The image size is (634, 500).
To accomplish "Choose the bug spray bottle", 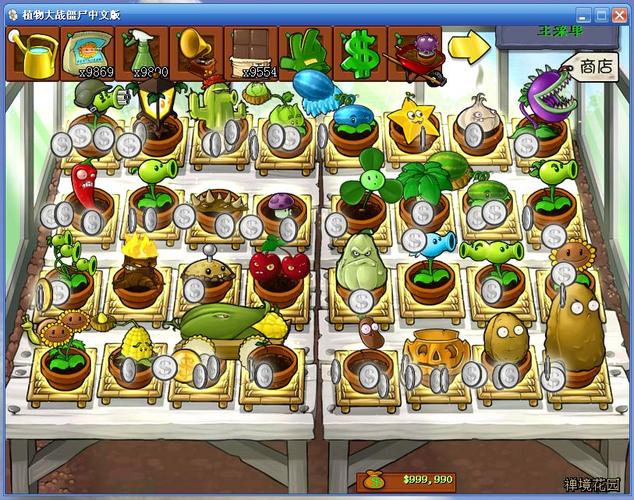I will click(x=143, y=52).
